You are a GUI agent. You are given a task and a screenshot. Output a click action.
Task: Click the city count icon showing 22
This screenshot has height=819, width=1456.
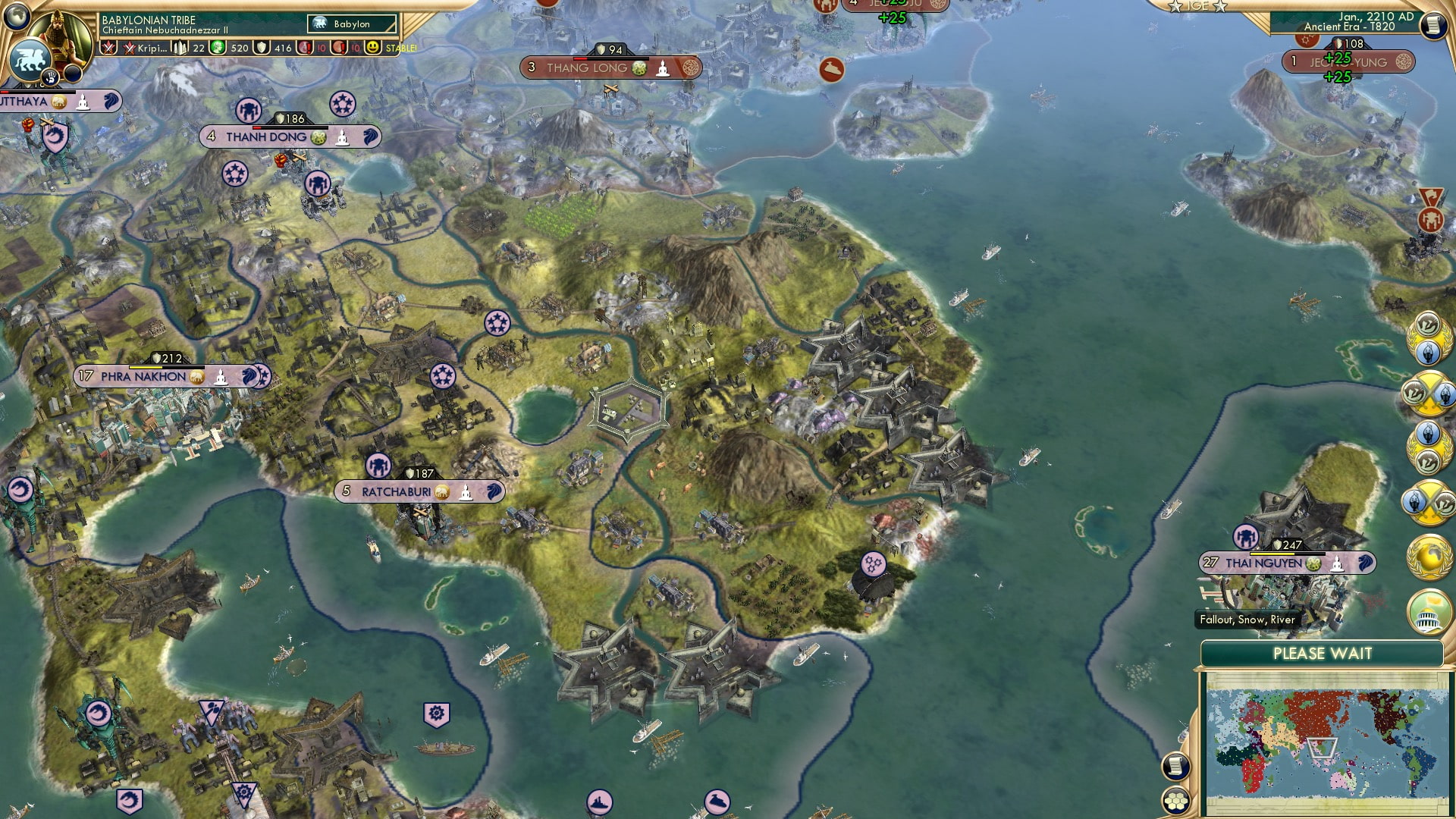pyautogui.click(x=179, y=47)
